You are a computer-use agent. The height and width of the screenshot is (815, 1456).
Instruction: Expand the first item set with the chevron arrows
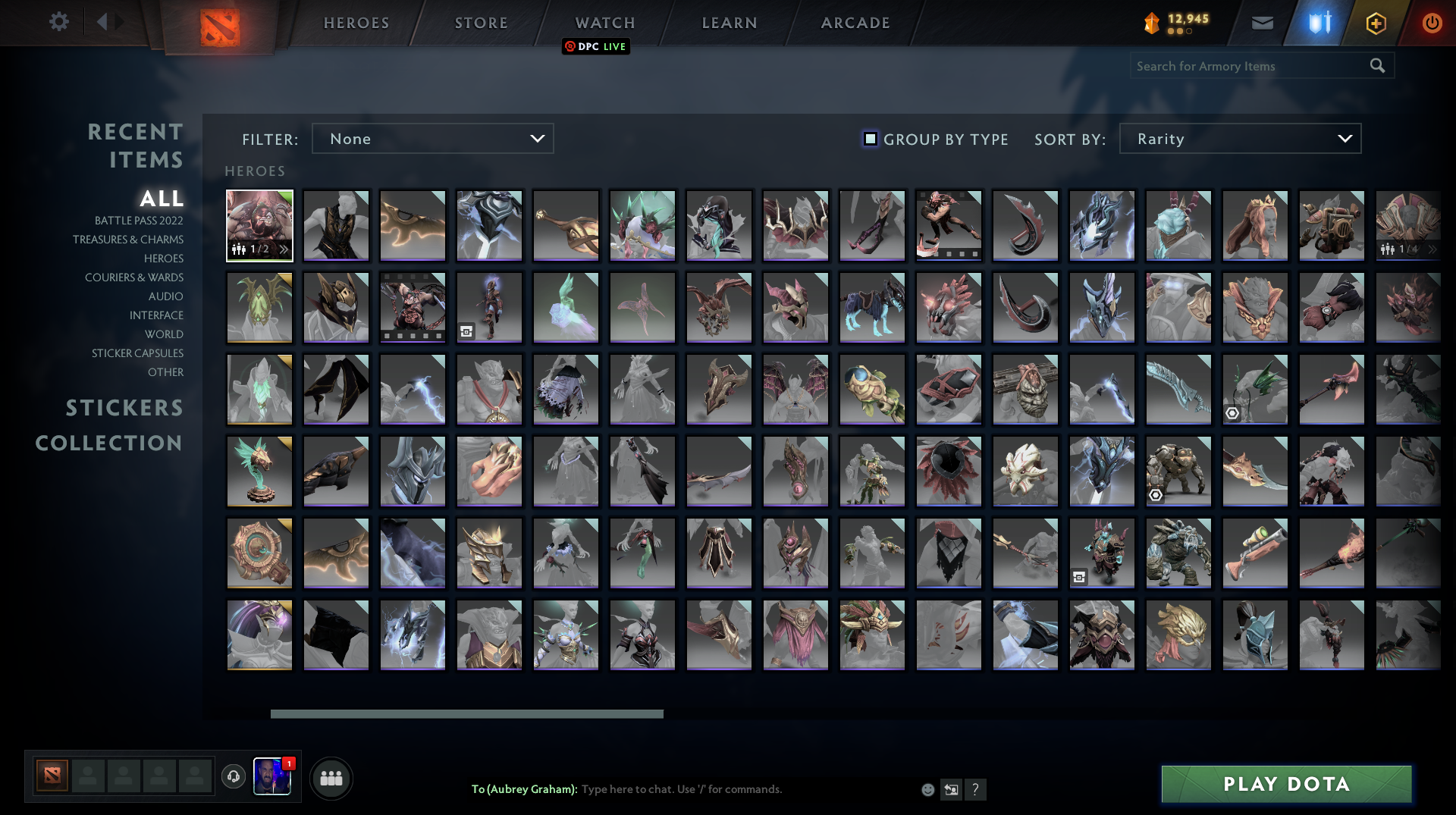pos(285,247)
